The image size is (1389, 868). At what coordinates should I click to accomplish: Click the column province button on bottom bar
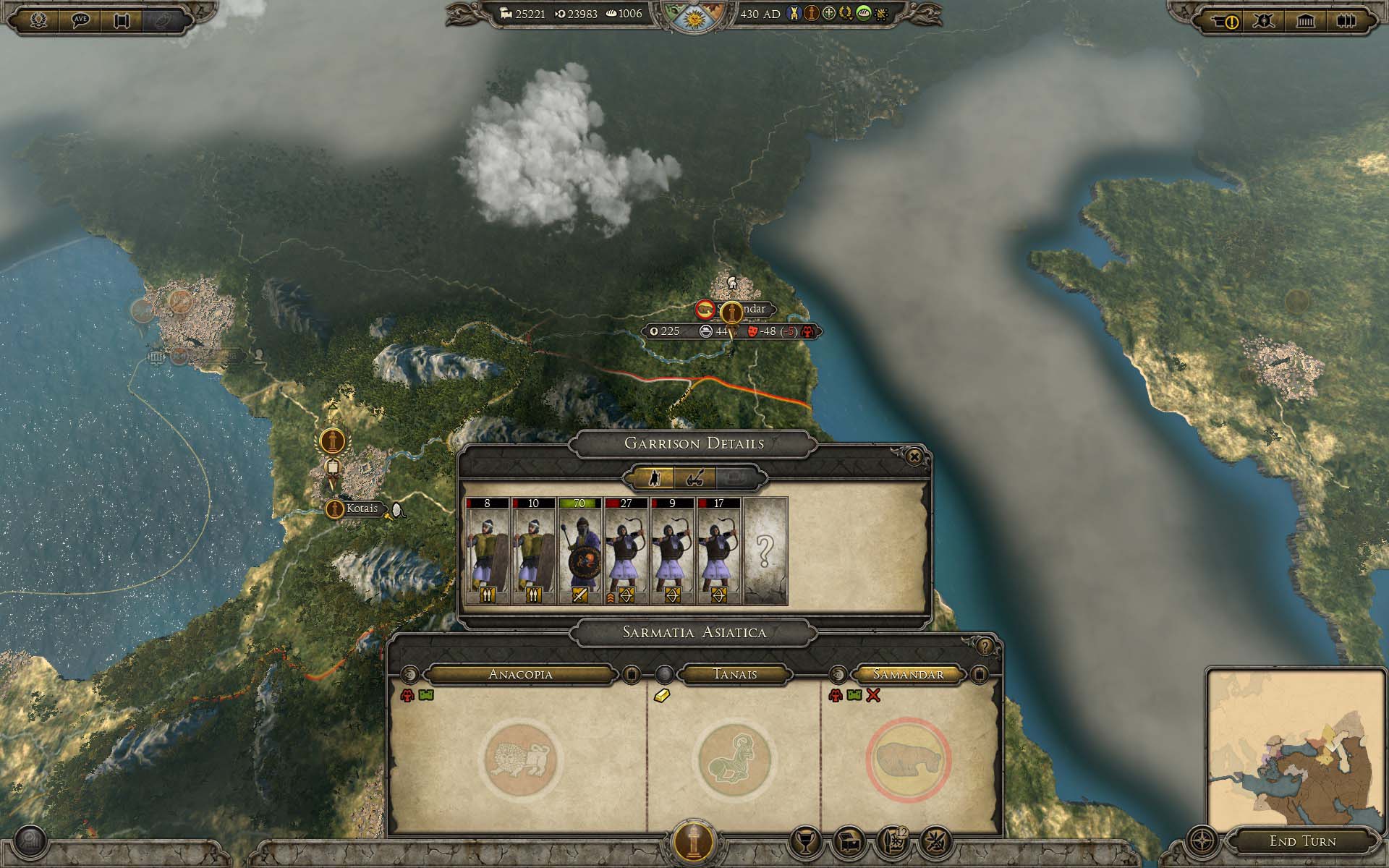click(694, 841)
